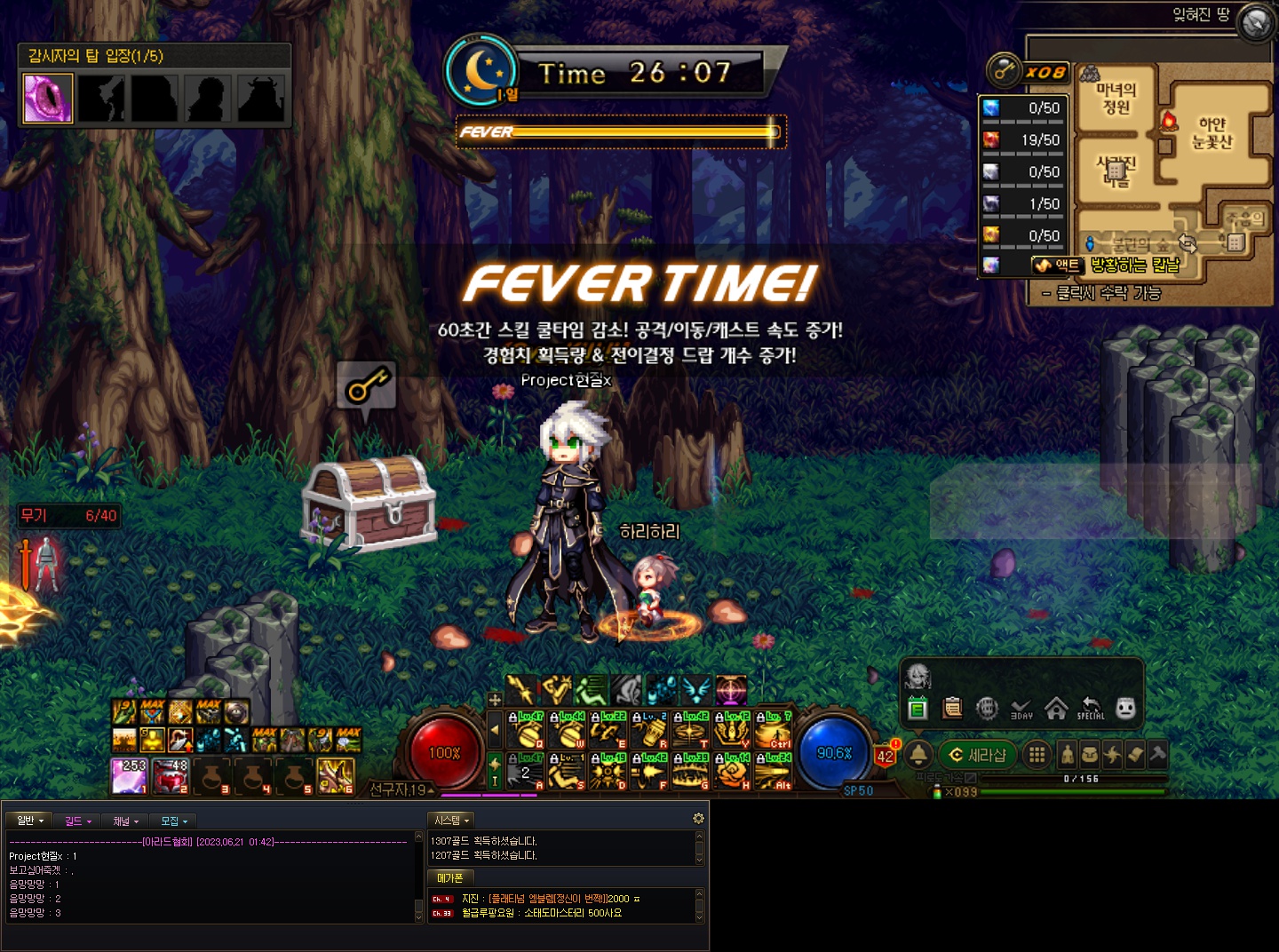The image size is (1279, 952).
Task: Select the 3DAY checkmark icon
Action: coord(1021,709)
